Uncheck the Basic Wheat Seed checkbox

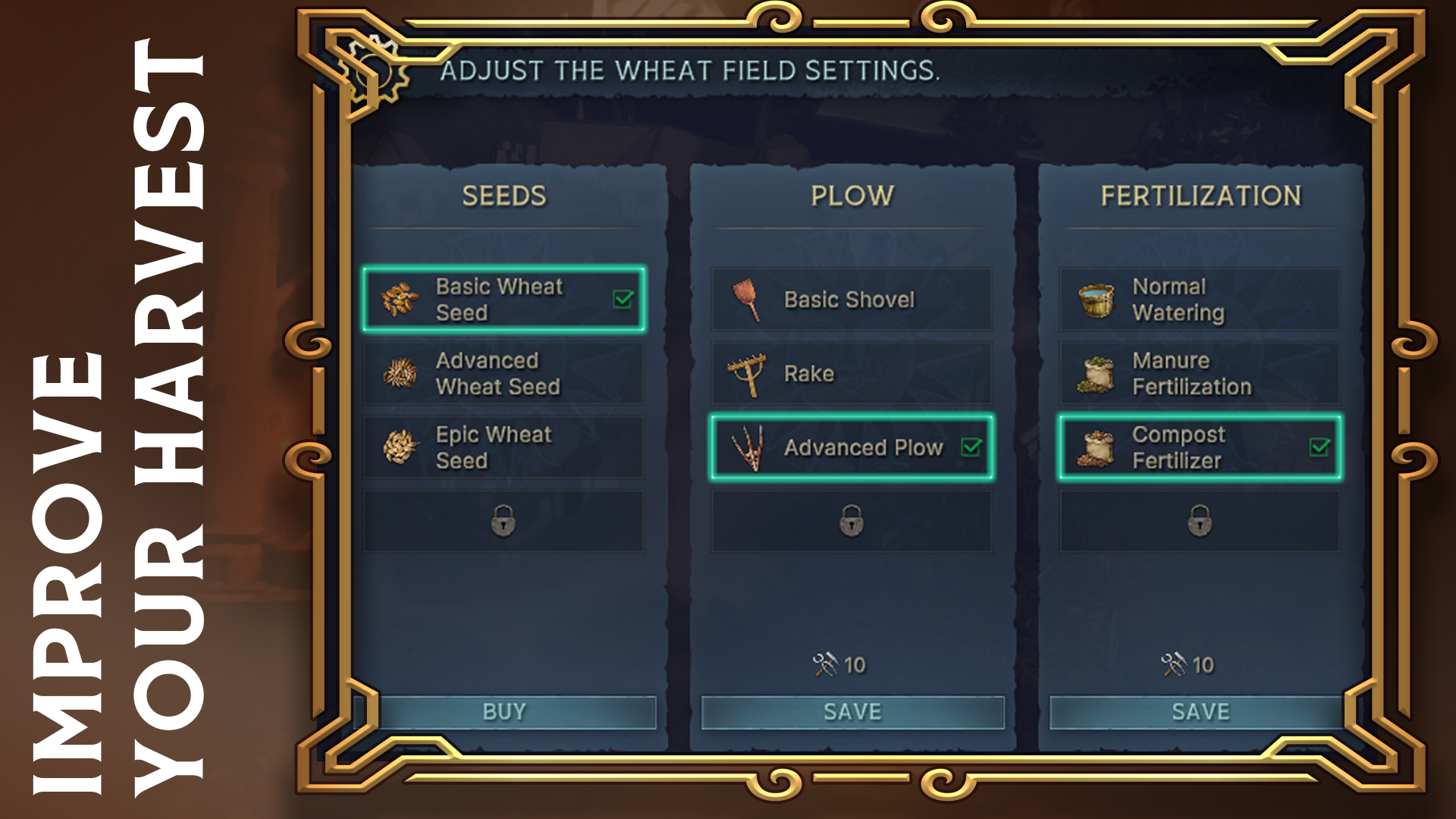click(620, 300)
